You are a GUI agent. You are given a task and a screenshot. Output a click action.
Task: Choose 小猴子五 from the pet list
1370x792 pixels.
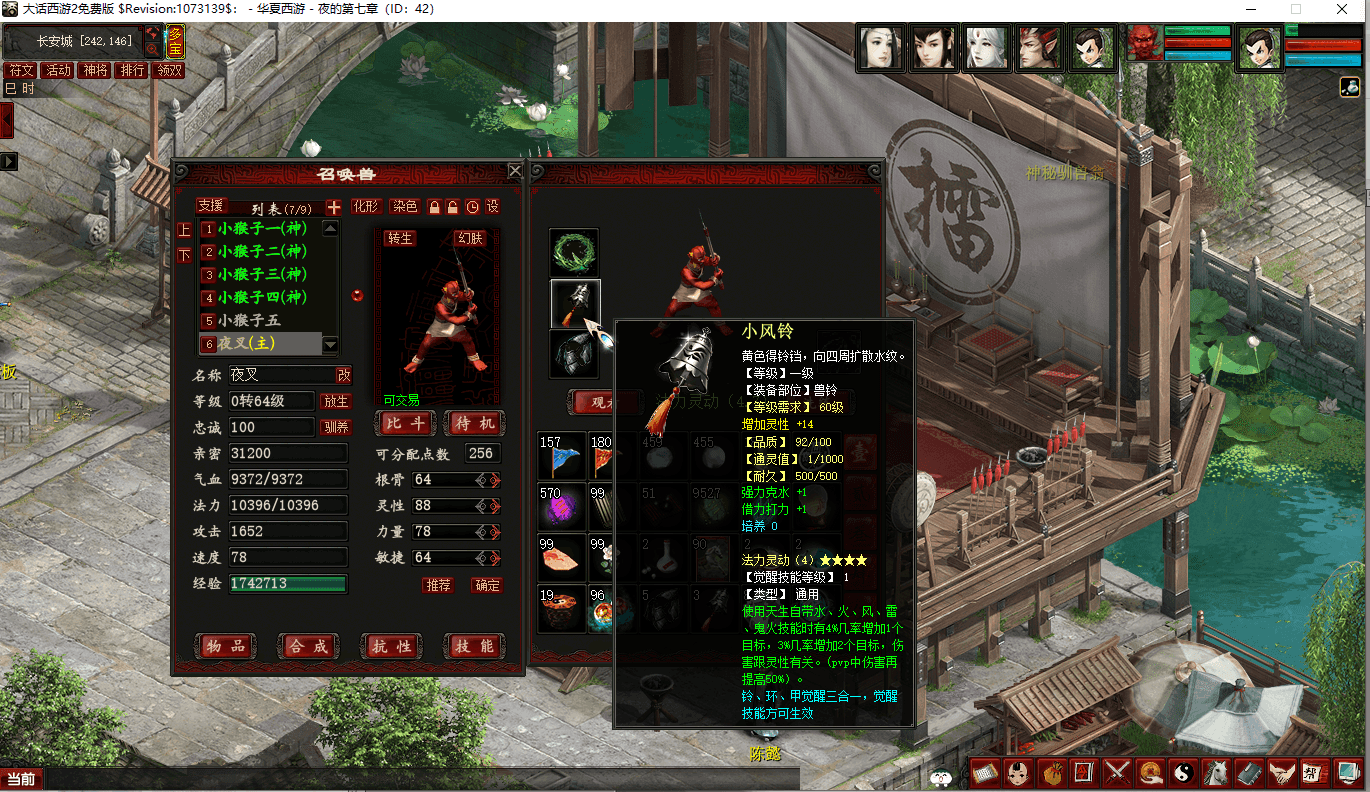tap(250, 321)
